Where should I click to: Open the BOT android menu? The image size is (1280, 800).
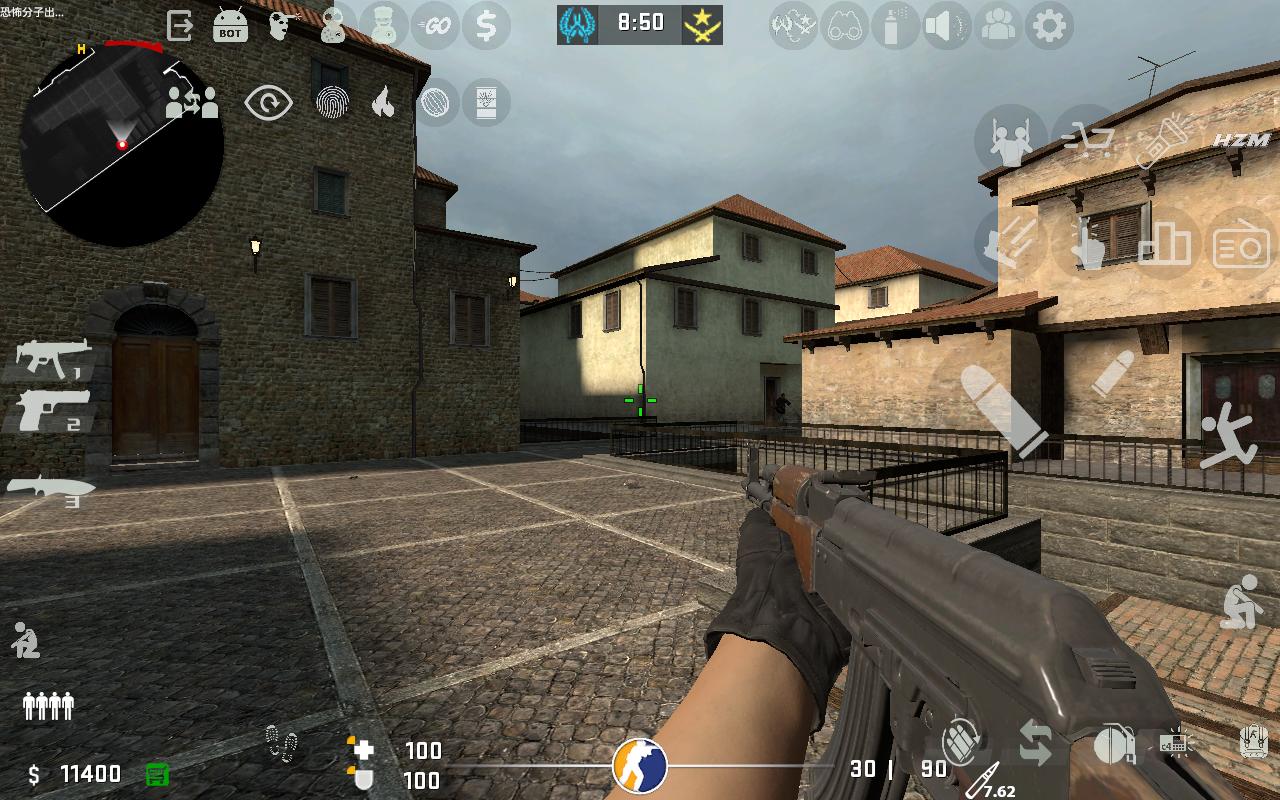point(231,26)
